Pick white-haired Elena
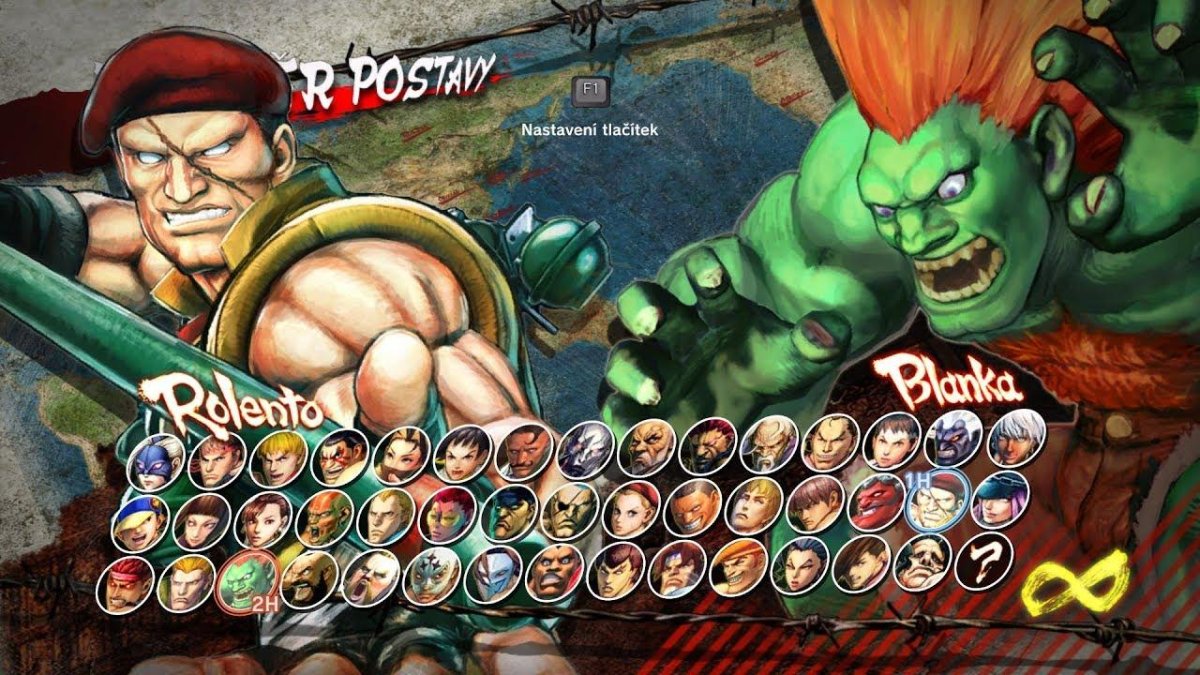The height and width of the screenshot is (675, 1200). 1016,436
